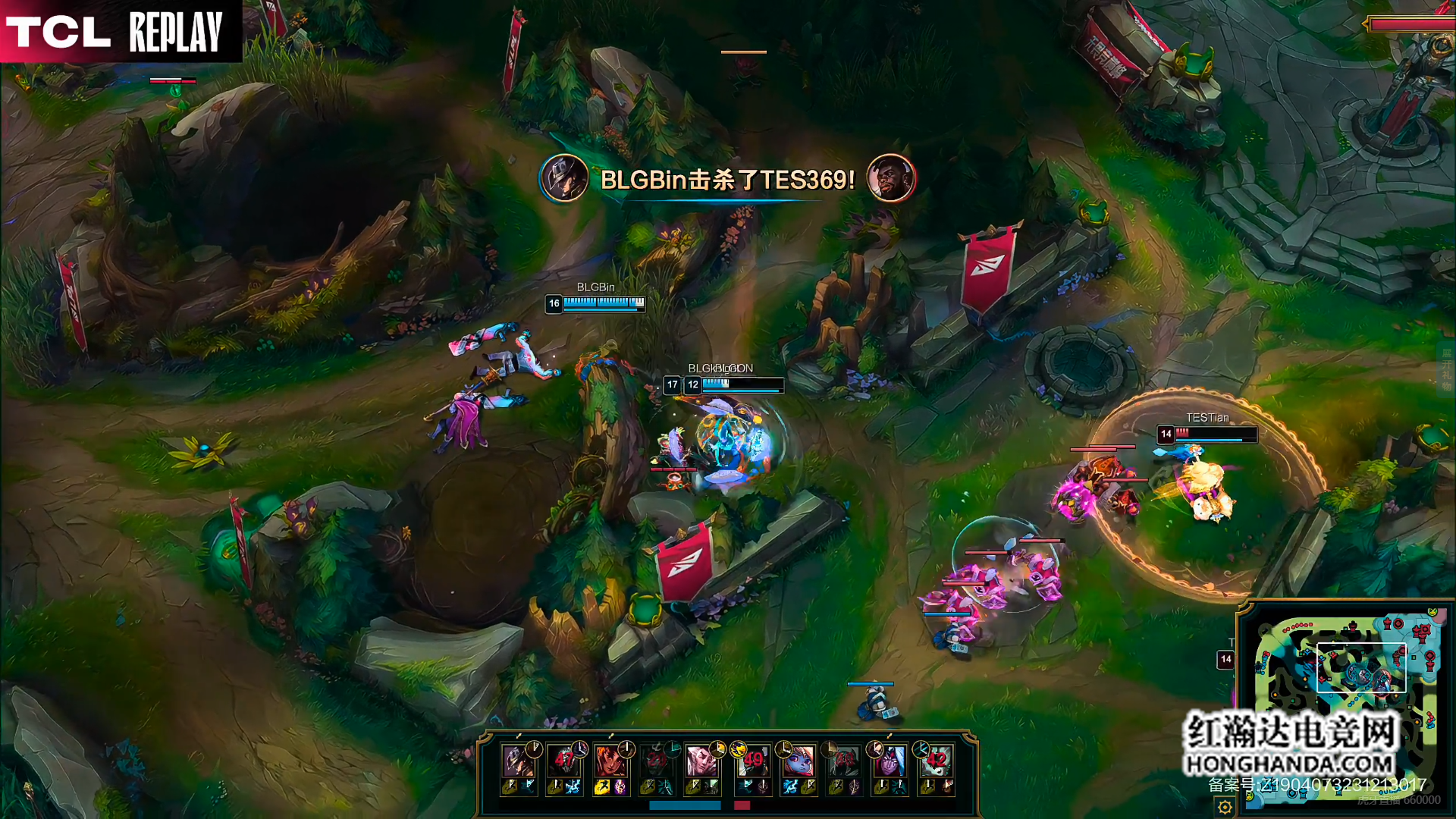The width and height of the screenshot is (1456, 819).
Task: Click the bright yellow Flash summoner spell icon
Action: pyautogui.click(x=601, y=788)
